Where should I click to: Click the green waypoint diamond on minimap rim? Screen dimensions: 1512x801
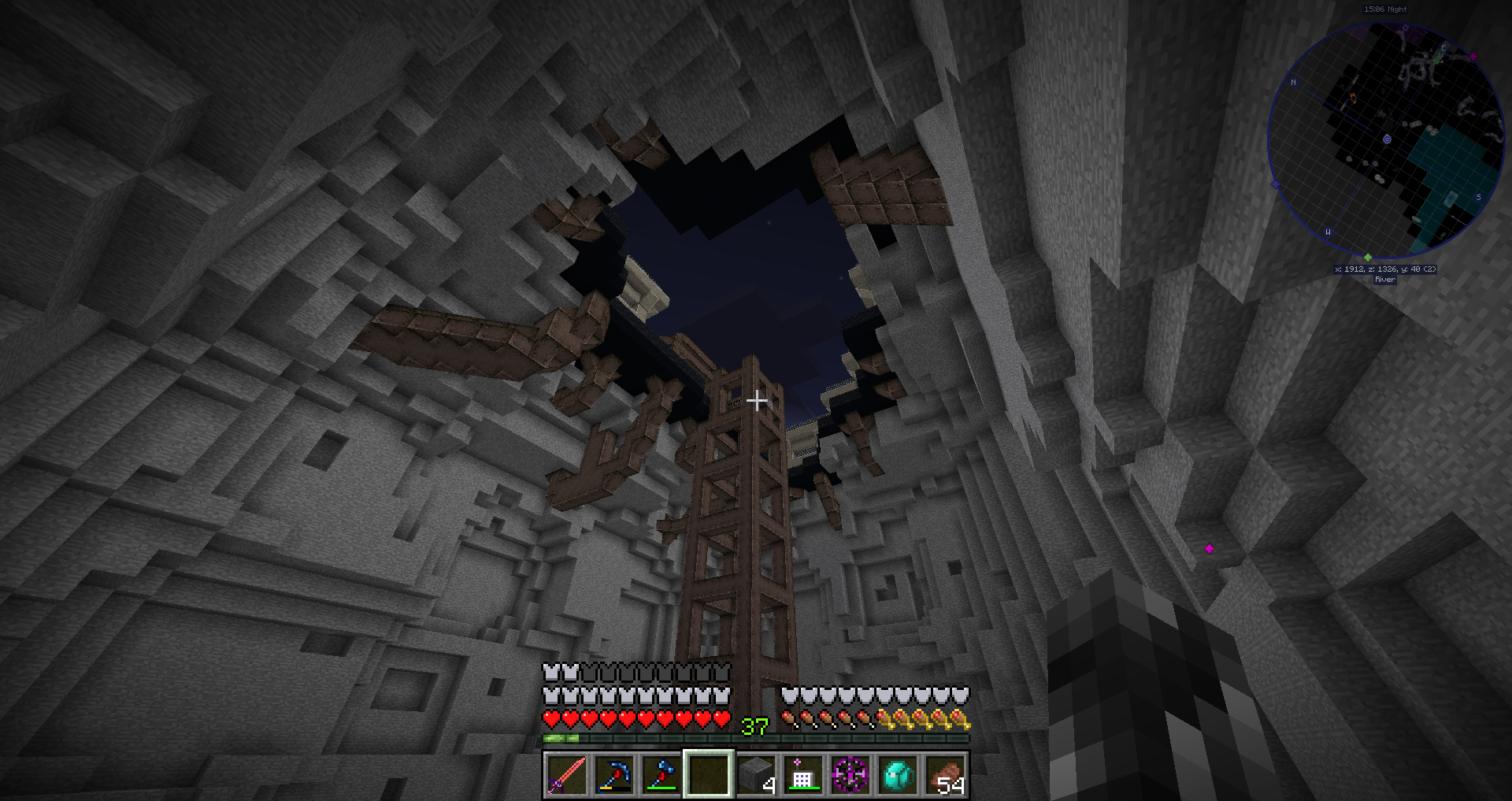point(1368,258)
